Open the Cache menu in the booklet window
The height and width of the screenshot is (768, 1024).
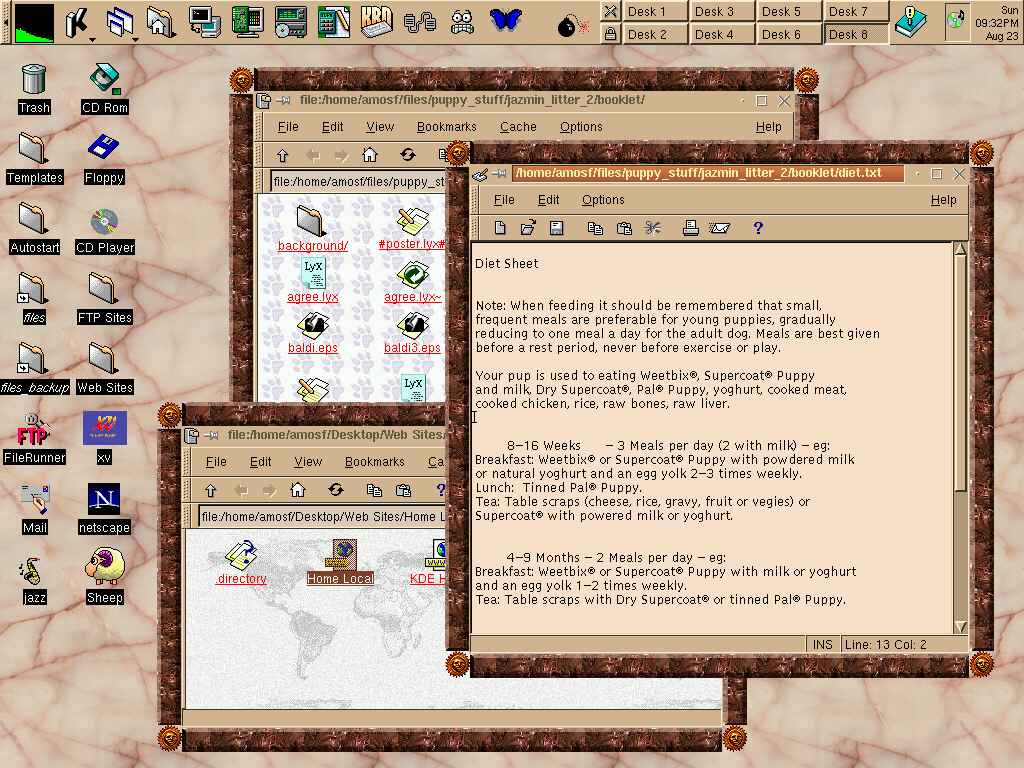(518, 127)
